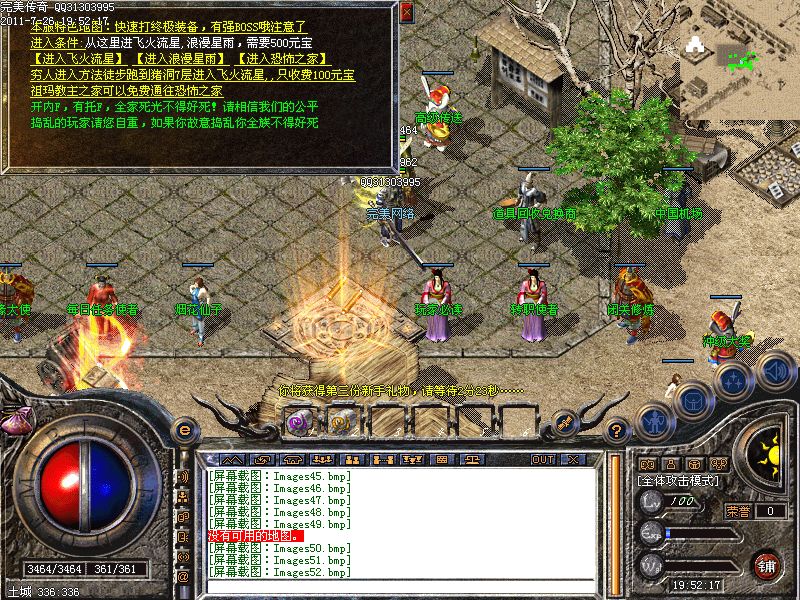Open the skills button with four stars
The height and width of the screenshot is (600, 800).
pos(733,380)
